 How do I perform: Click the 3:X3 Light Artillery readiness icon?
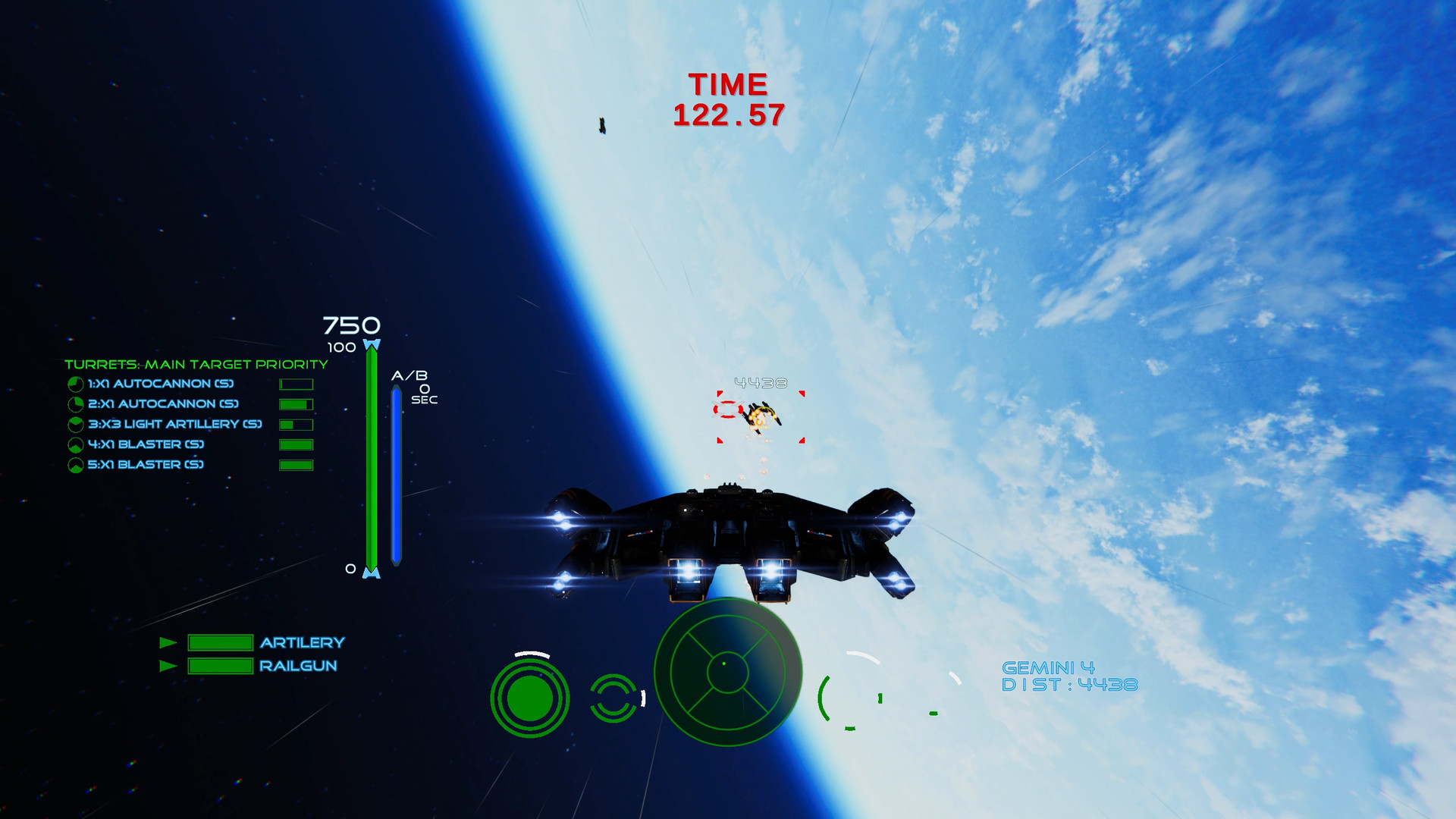coord(74,425)
